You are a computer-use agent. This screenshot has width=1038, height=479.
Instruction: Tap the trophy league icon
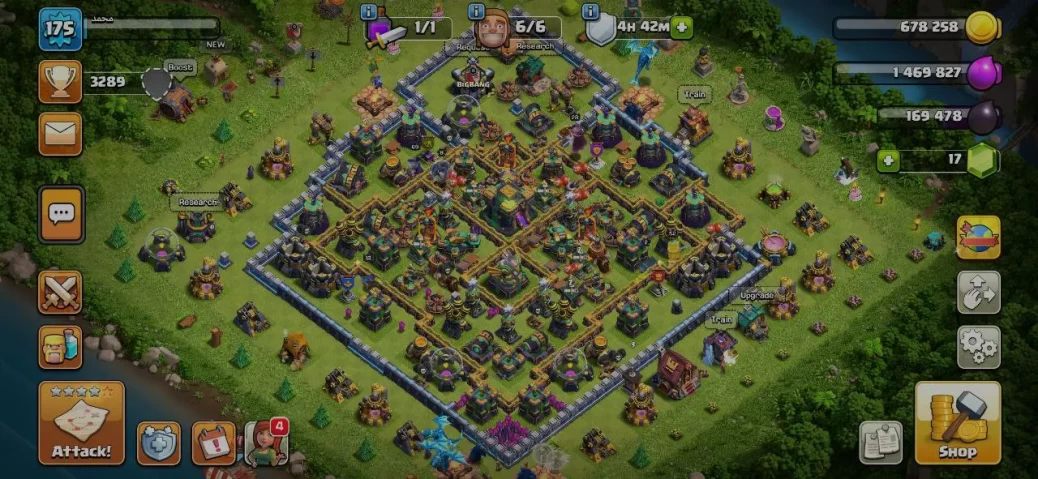[60, 81]
